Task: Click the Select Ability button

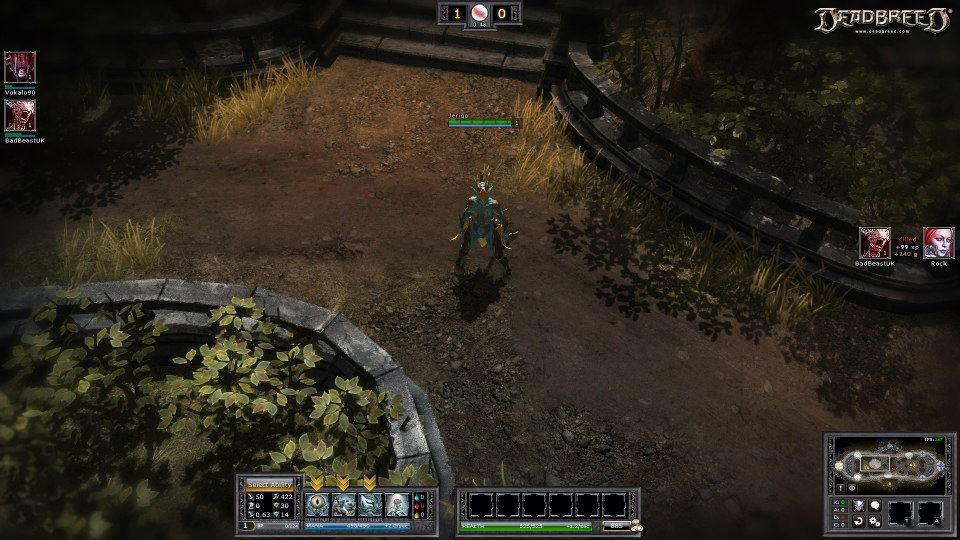Action: (269, 484)
